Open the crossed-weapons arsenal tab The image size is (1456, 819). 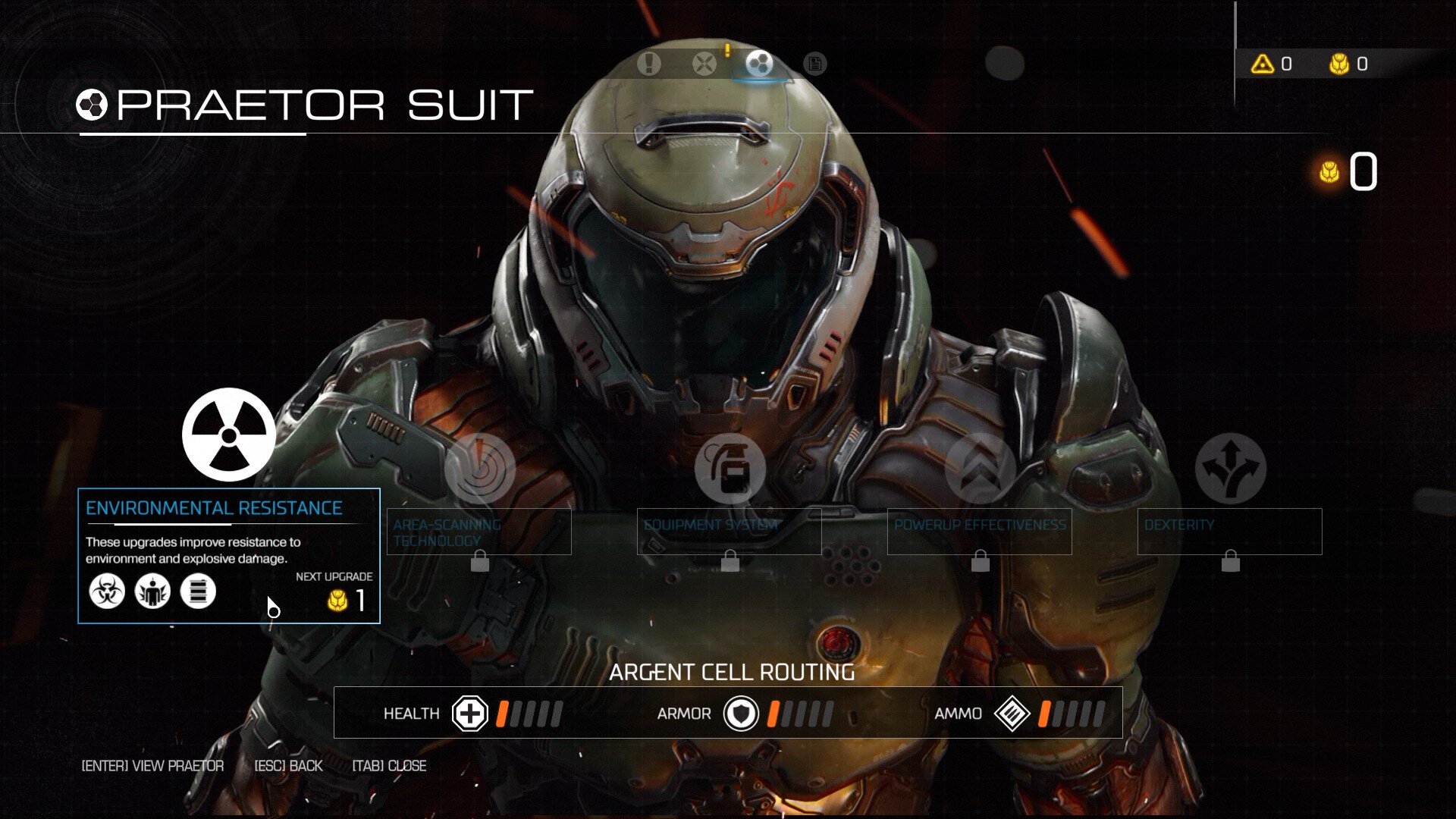point(704,64)
